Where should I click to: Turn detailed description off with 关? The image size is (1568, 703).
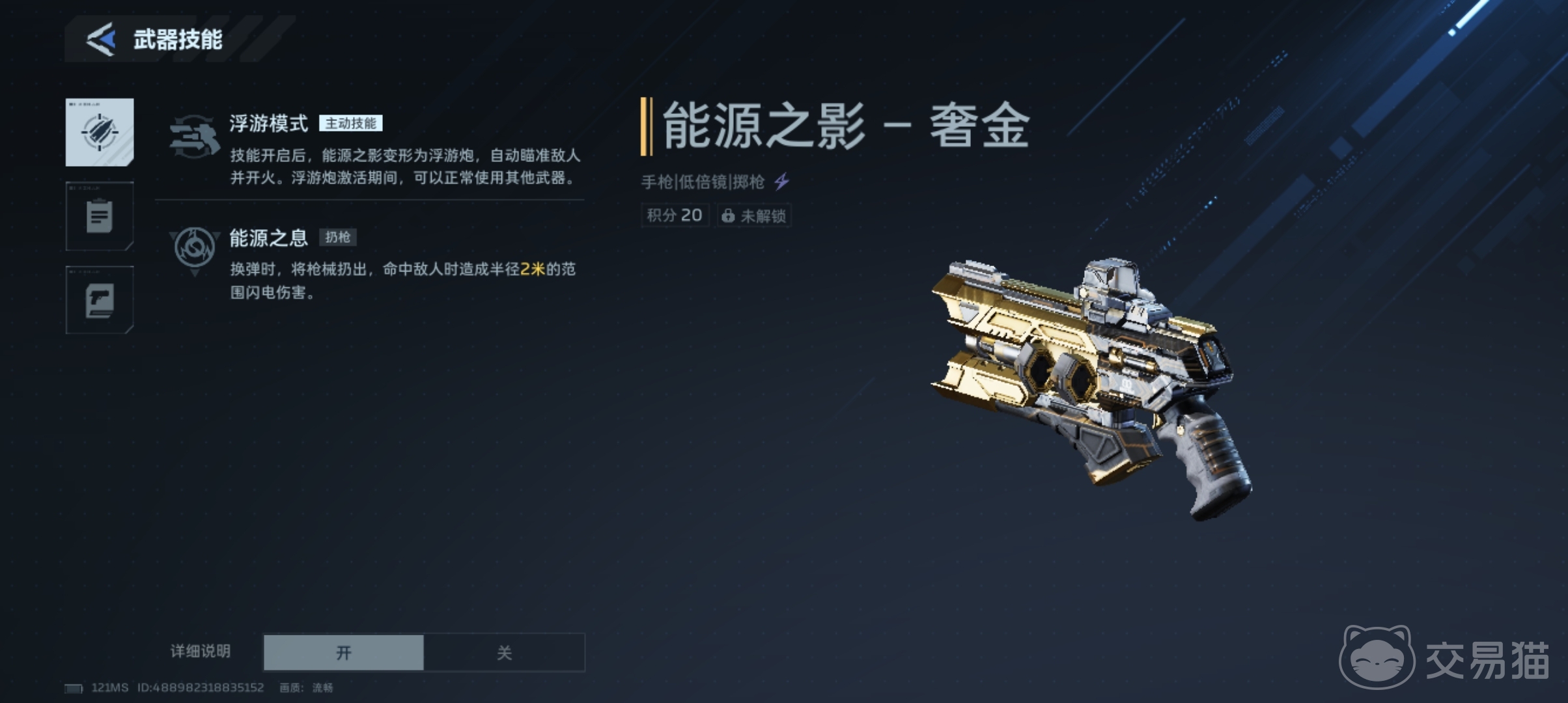pyautogui.click(x=504, y=652)
